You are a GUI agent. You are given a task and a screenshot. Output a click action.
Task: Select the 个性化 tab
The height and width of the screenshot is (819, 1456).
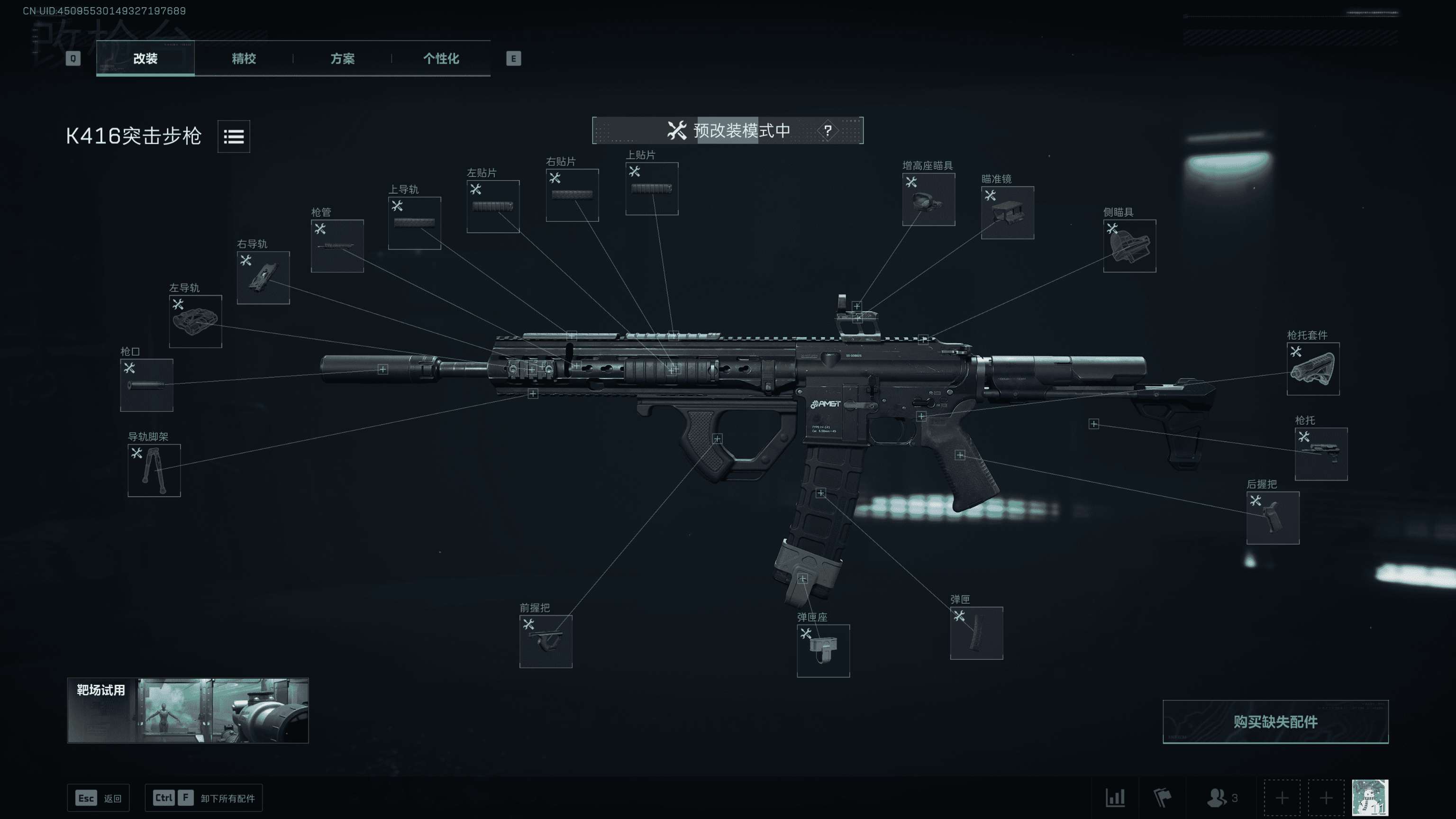point(441,58)
